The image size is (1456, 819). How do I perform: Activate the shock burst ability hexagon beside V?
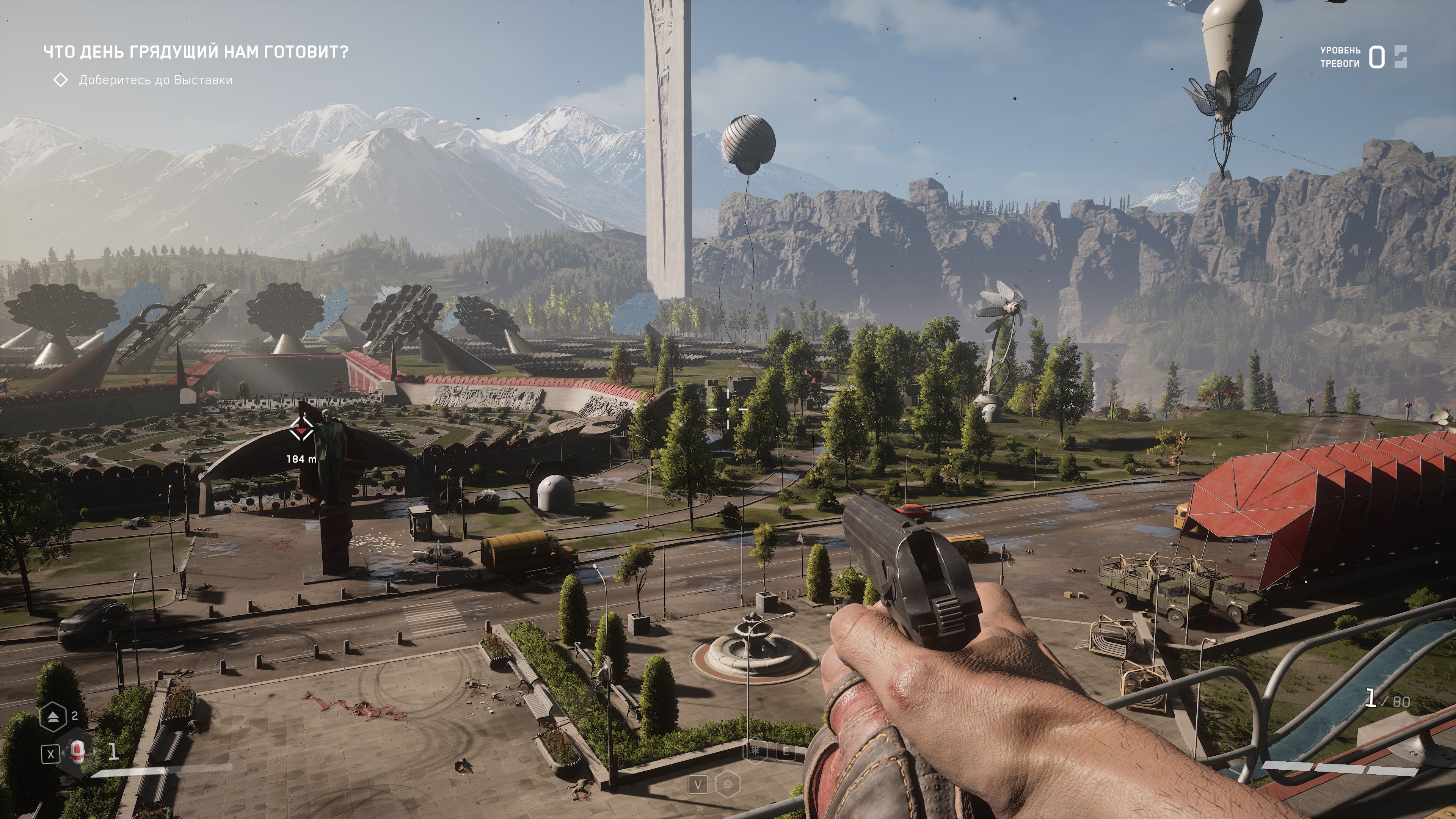click(728, 784)
